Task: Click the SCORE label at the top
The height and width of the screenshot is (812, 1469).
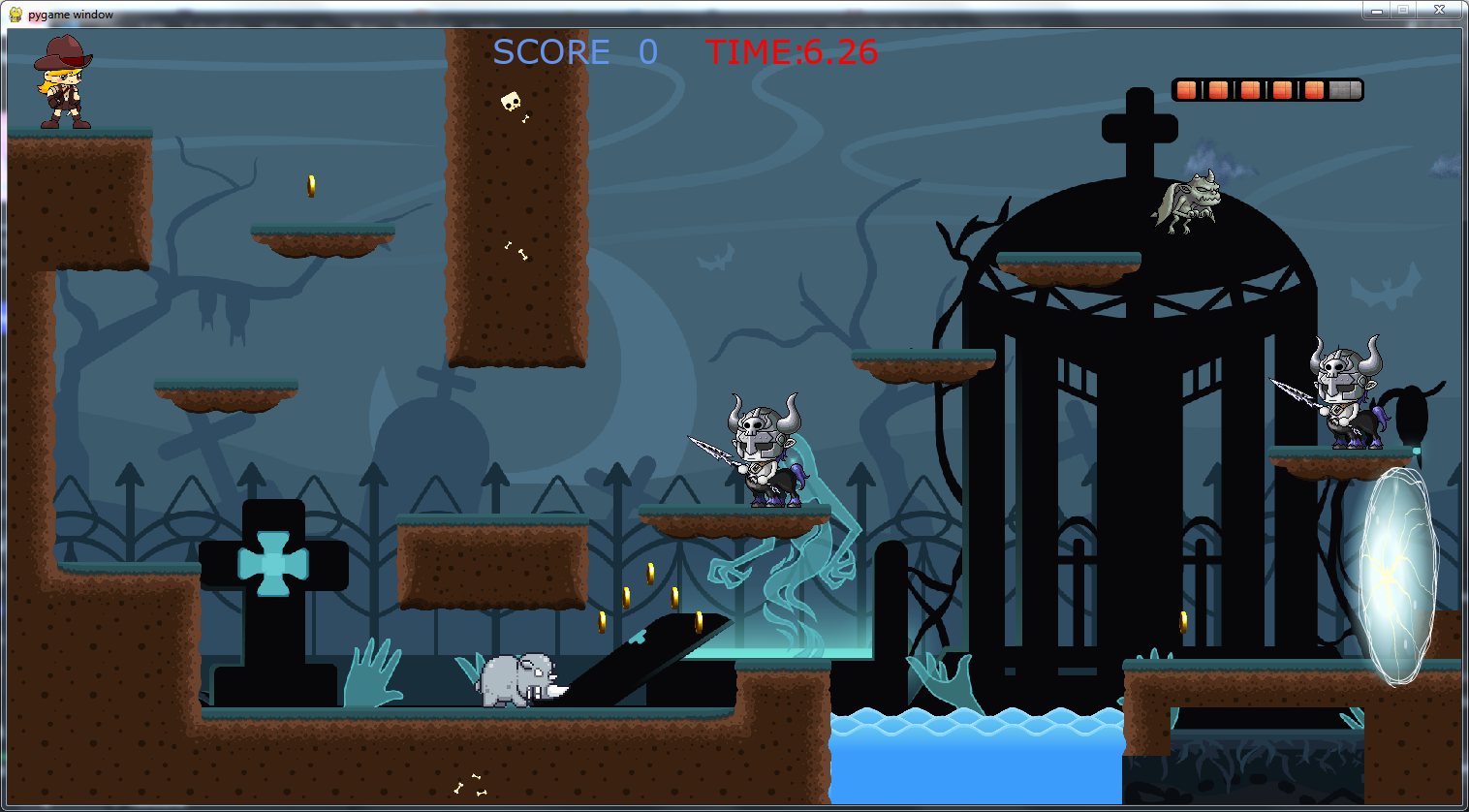Action: click(x=551, y=52)
